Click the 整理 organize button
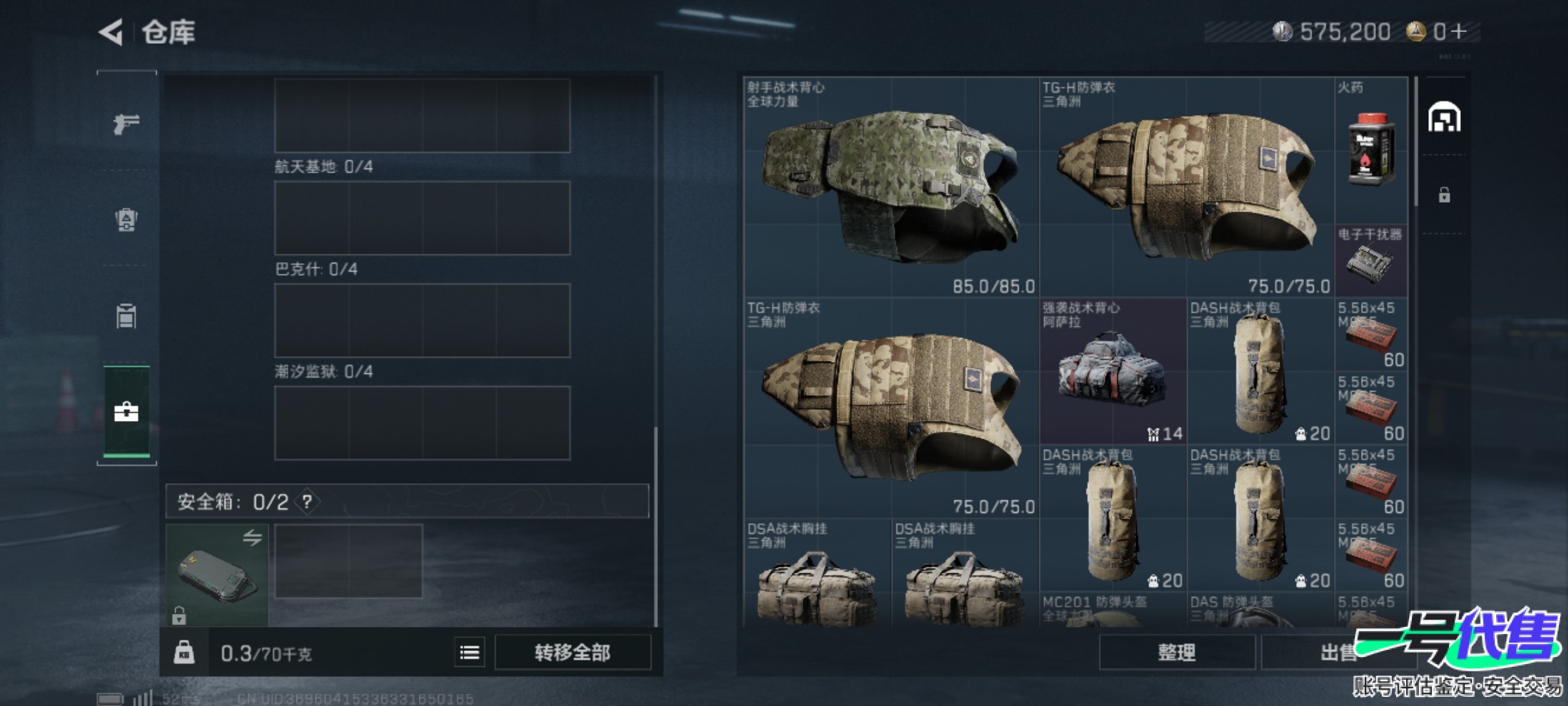Image resolution: width=1568 pixels, height=706 pixels. click(x=1177, y=652)
